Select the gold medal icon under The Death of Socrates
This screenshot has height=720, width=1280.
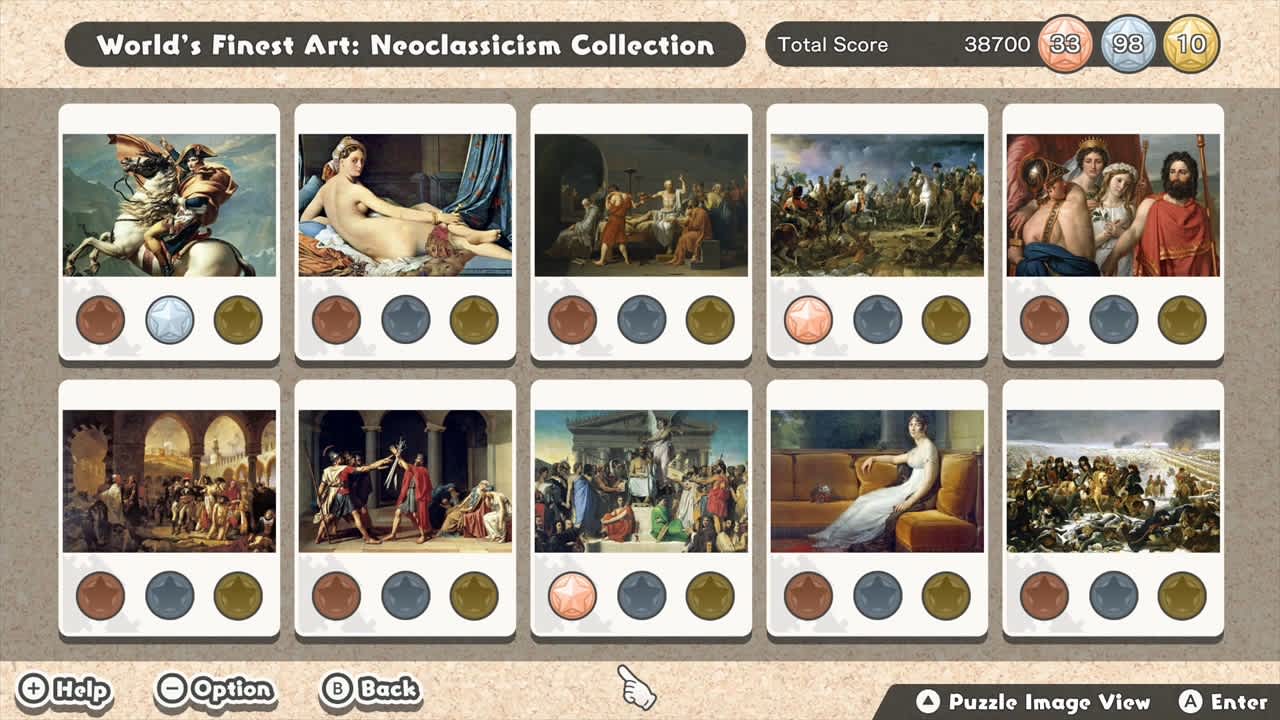pos(708,321)
